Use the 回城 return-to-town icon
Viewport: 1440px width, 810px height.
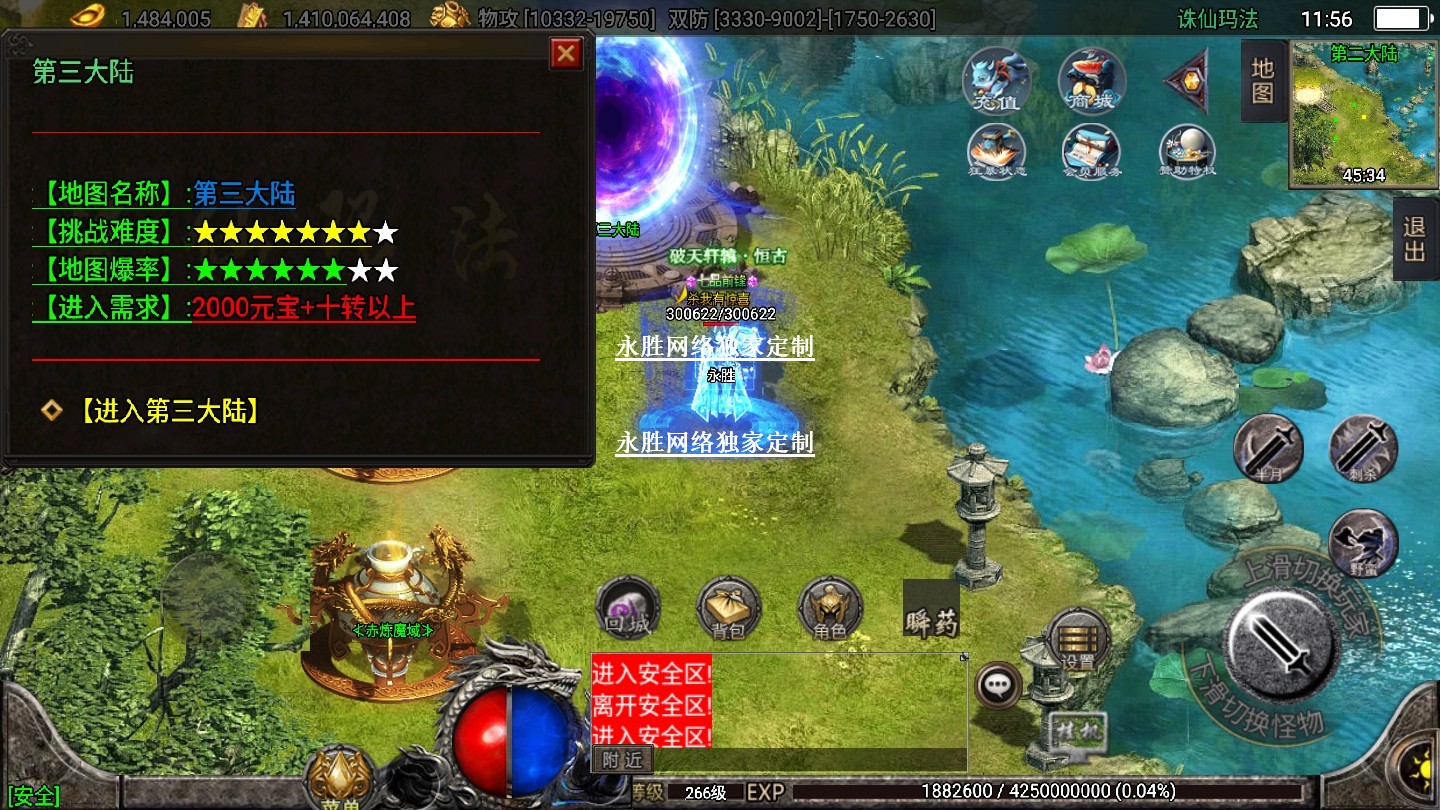pos(627,608)
